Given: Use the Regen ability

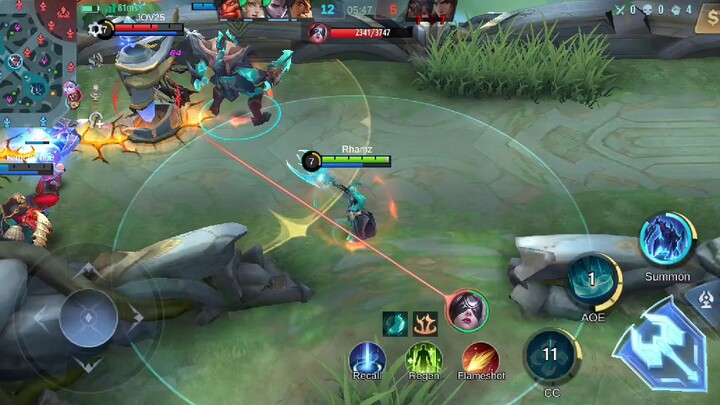Looking at the screenshot, I should point(424,358).
